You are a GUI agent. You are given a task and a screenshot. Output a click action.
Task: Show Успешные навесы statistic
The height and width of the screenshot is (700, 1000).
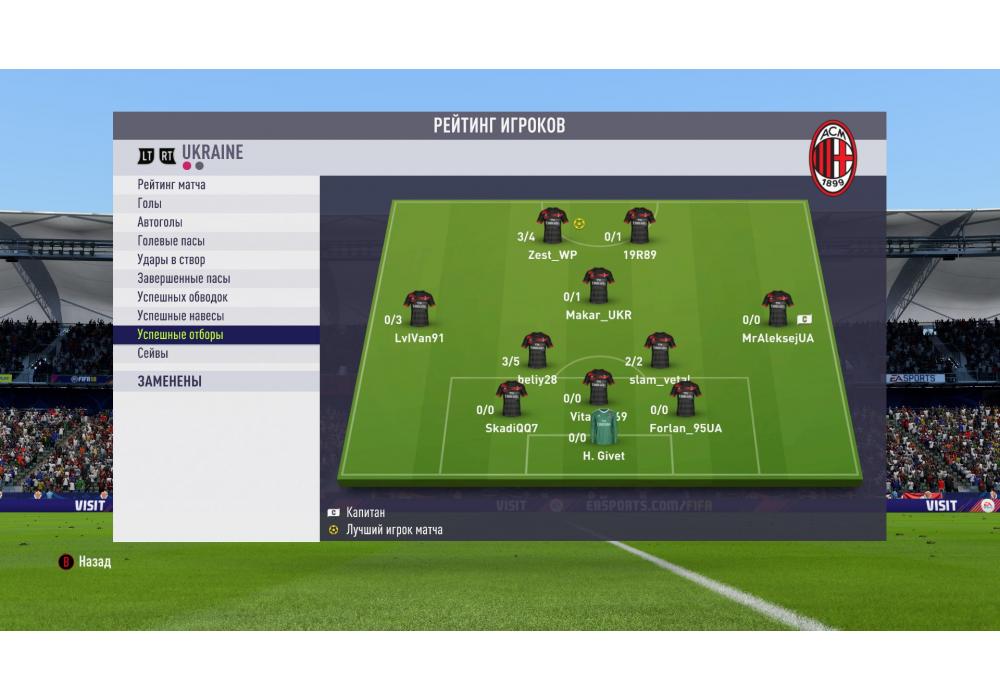click(x=216, y=316)
